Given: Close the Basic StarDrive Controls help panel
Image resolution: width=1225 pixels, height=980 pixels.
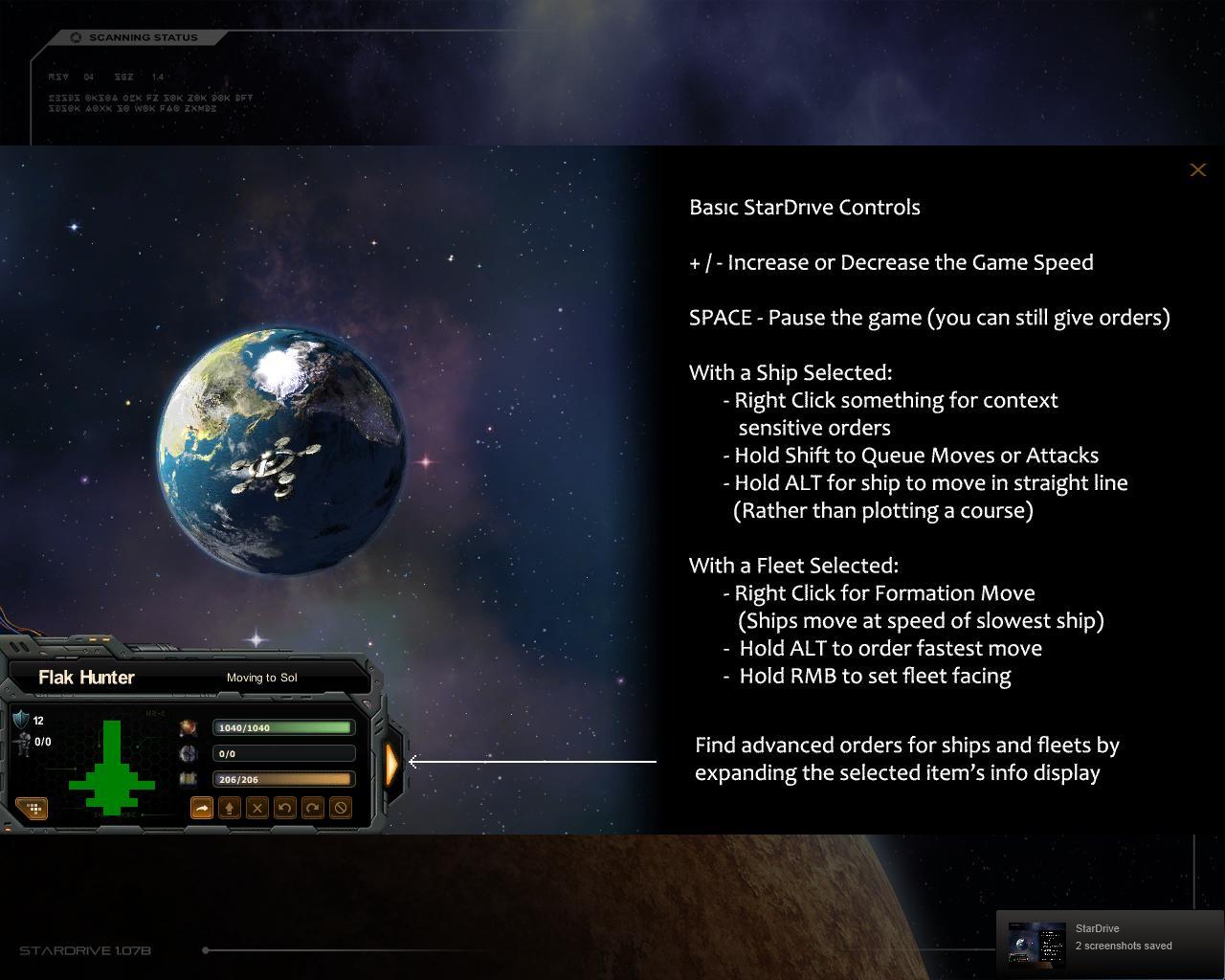Looking at the screenshot, I should click(1197, 170).
